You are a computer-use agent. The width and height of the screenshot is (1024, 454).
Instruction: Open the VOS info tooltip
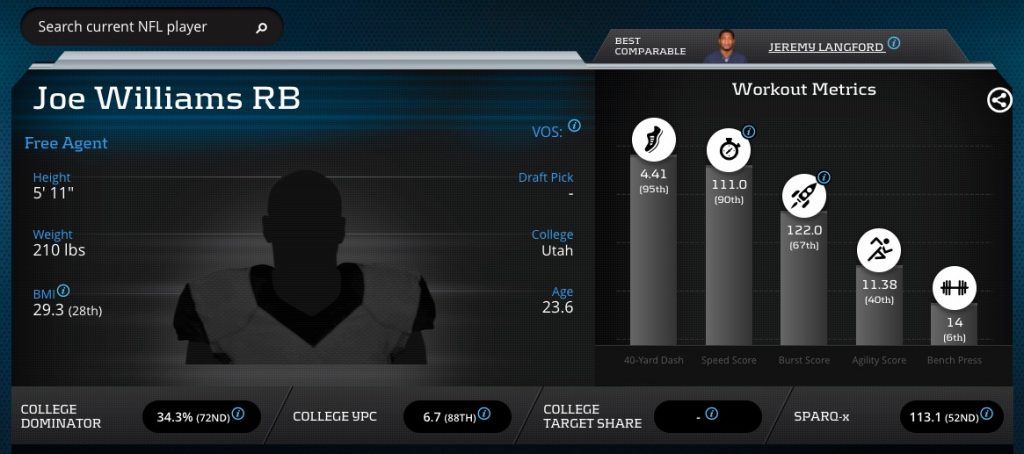click(x=574, y=126)
